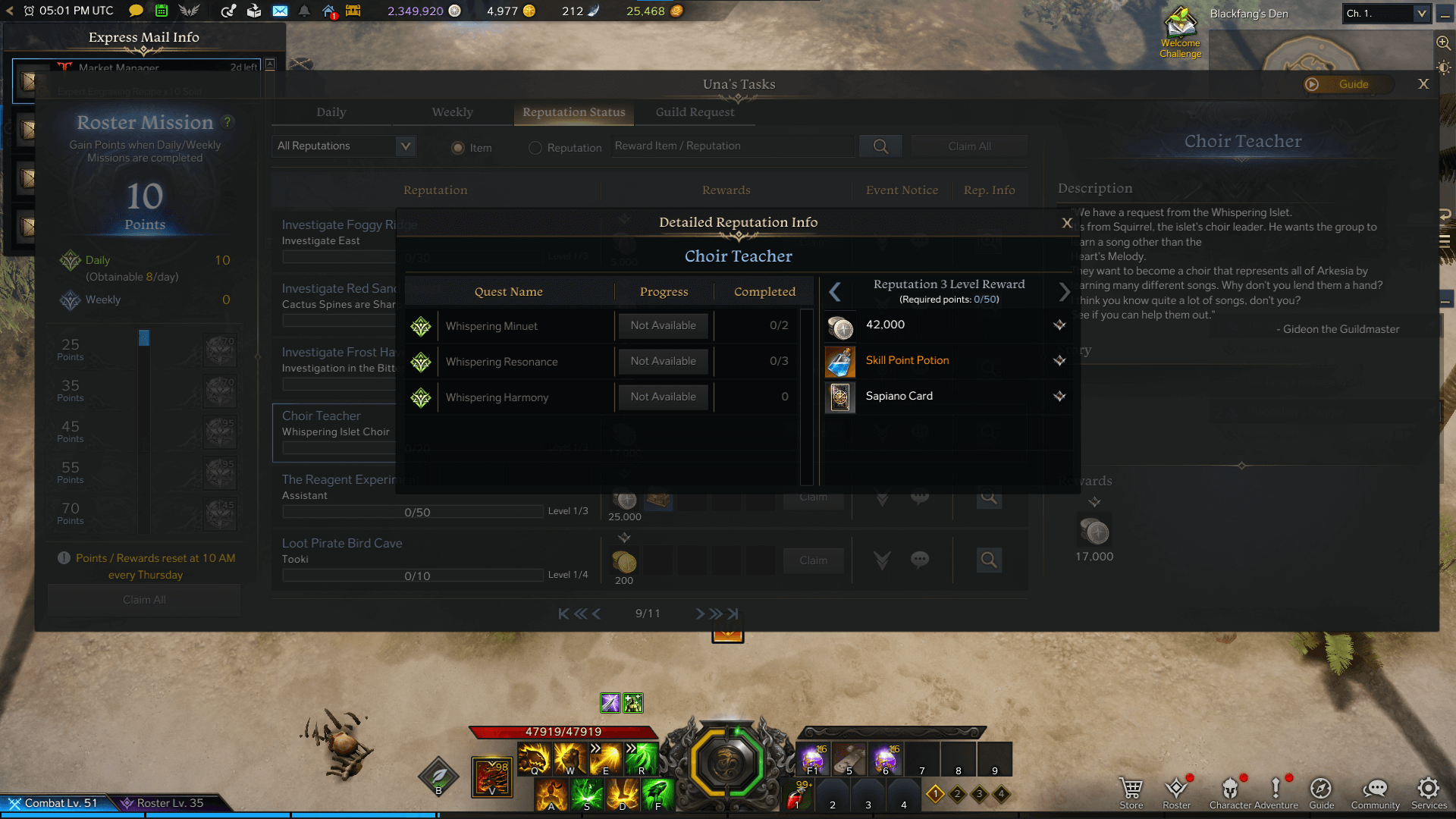Screen dimensions: 1456x819
Task: Close the Una's Tasks window
Action: click(1423, 84)
